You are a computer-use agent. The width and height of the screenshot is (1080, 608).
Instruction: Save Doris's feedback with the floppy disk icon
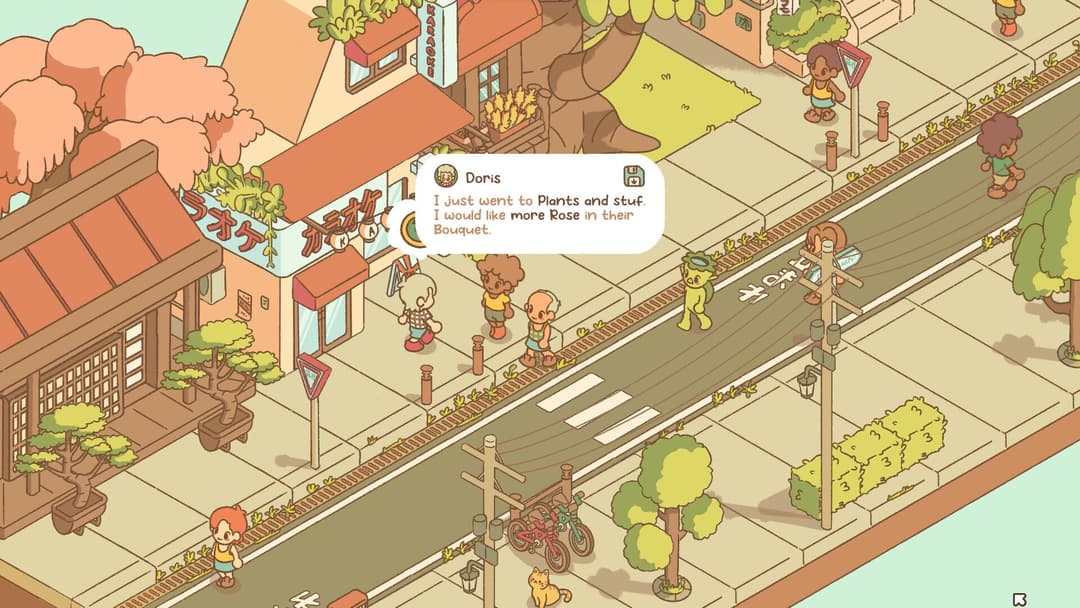(x=634, y=177)
